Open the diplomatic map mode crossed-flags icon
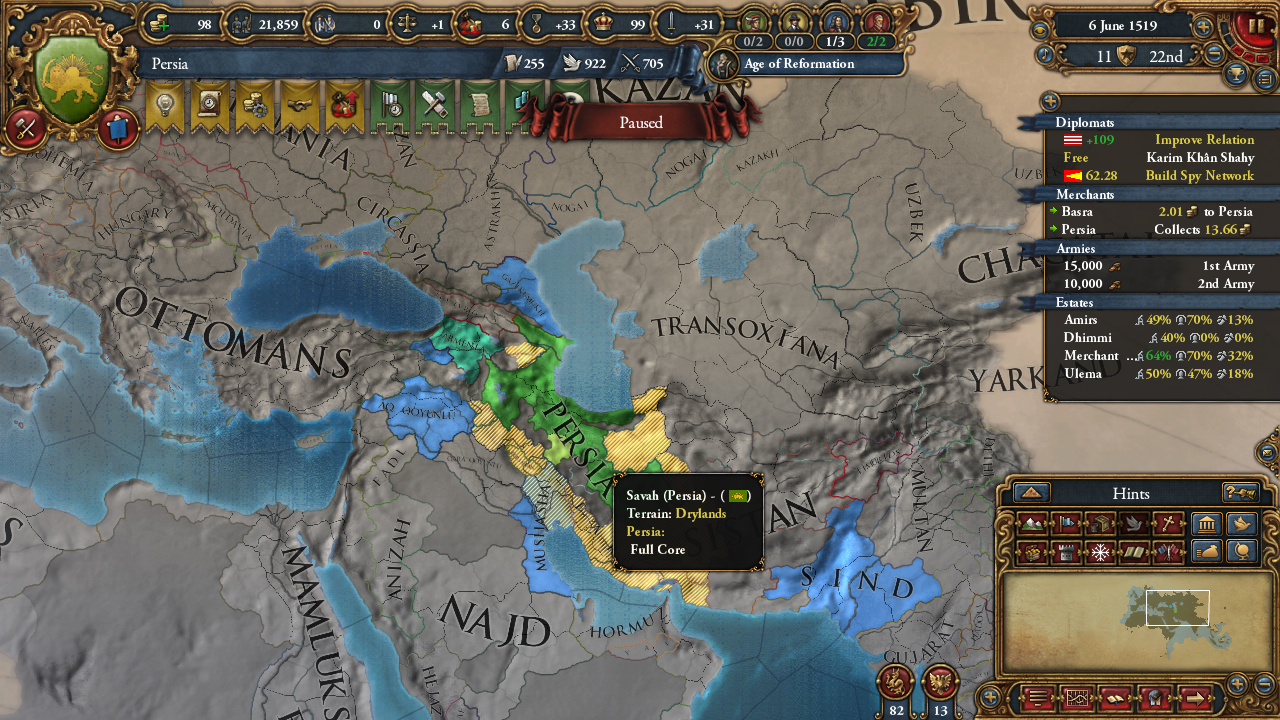 click(x=1168, y=551)
